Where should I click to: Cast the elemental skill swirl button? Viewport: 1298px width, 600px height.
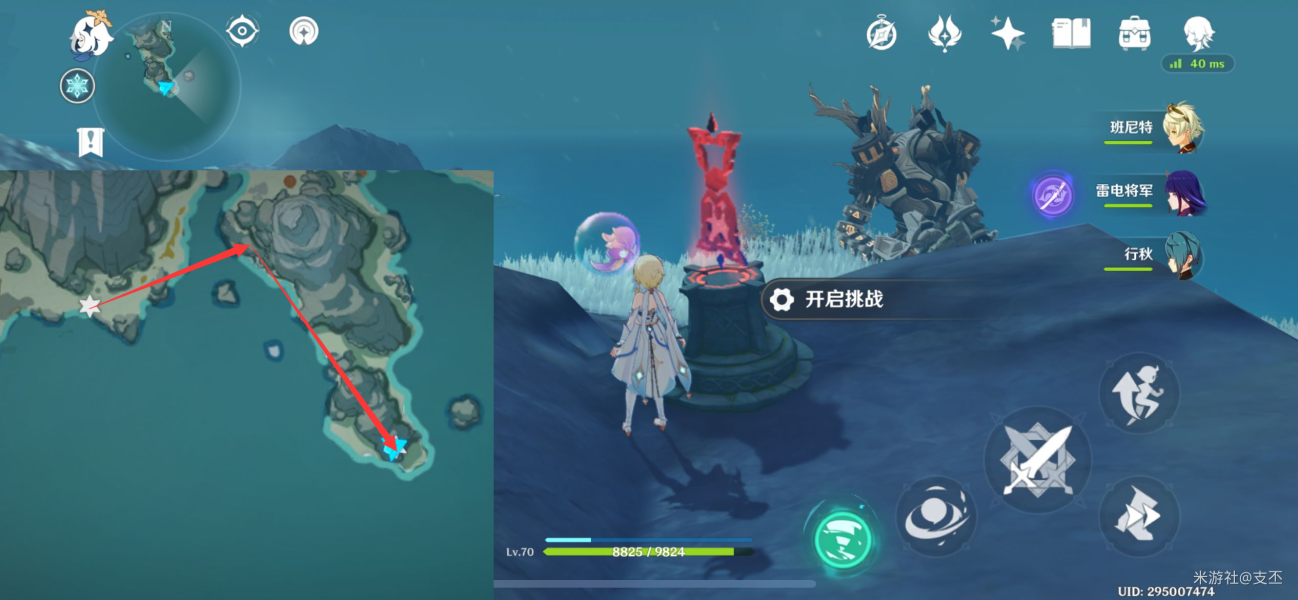coord(935,516)
